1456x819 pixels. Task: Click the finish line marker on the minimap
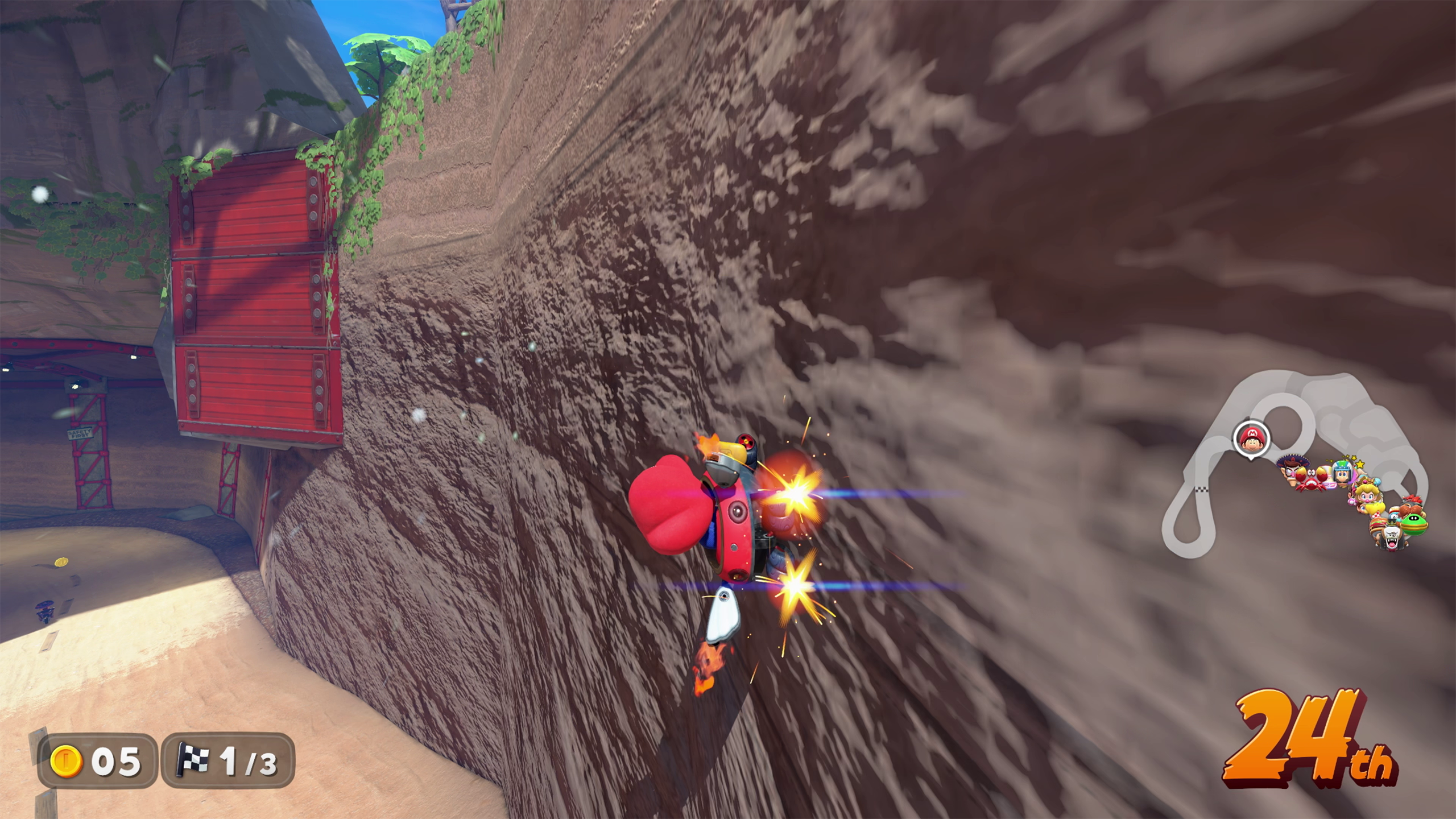[1201, 489]
